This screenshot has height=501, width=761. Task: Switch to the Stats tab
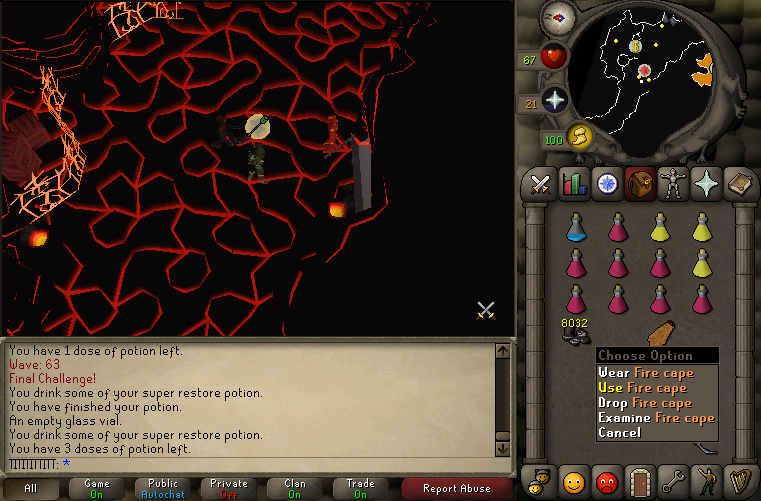tap(575, 184)
